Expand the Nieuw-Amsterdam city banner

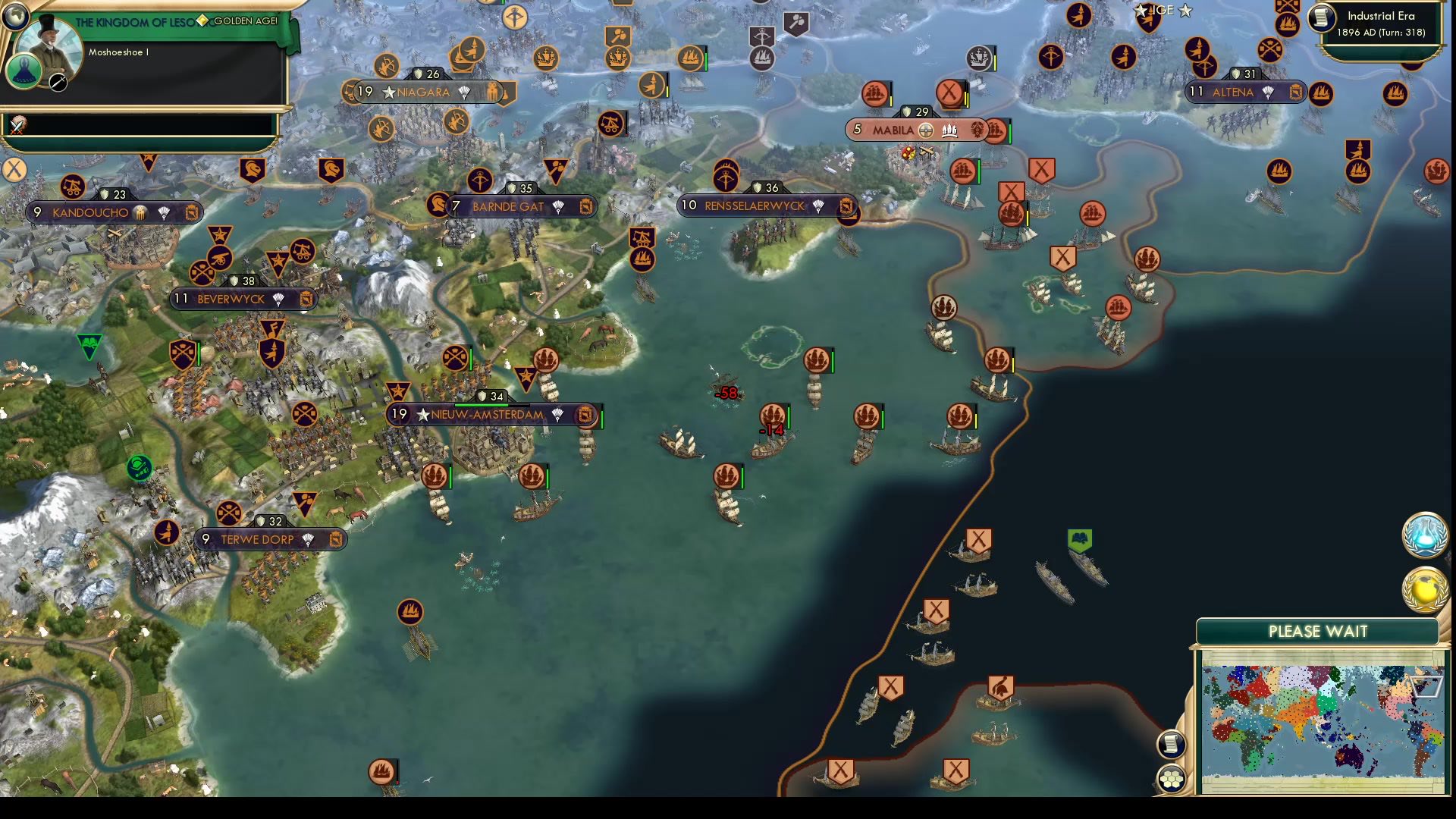click(x=483, y=415)
